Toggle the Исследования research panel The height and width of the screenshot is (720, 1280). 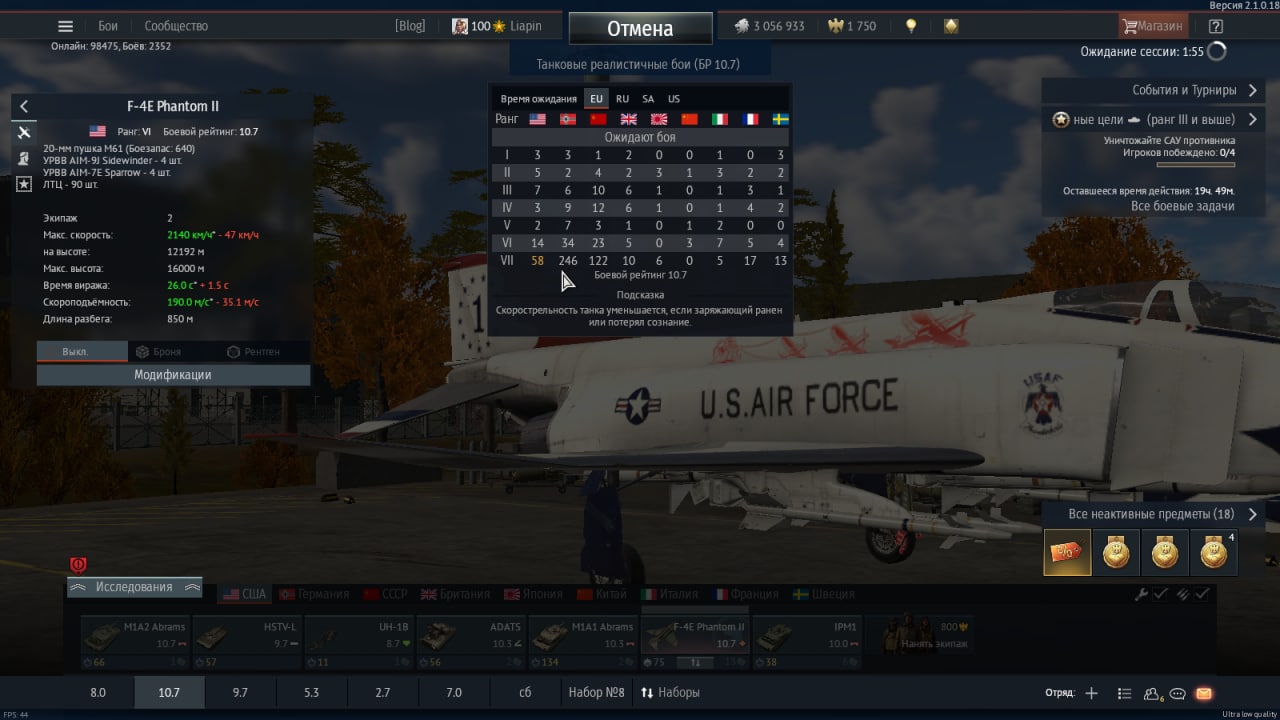coord(134,587)
